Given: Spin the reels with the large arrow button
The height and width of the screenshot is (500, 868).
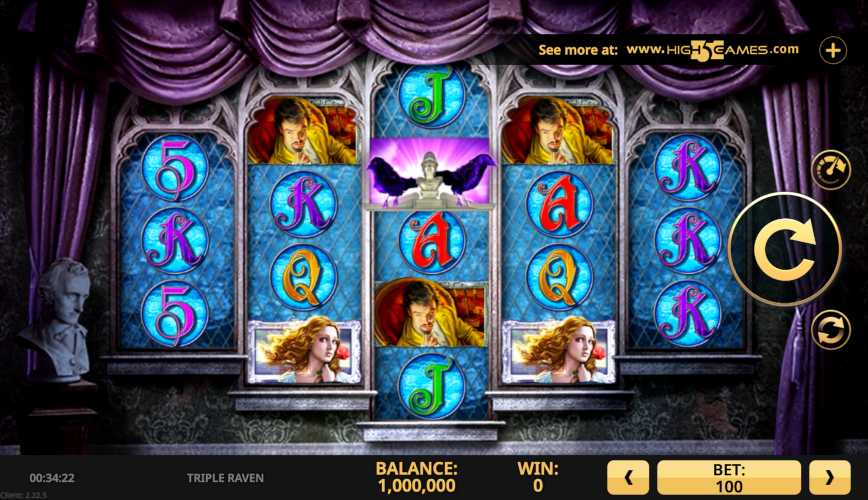Looking at the screenshot, I should 784,249.
